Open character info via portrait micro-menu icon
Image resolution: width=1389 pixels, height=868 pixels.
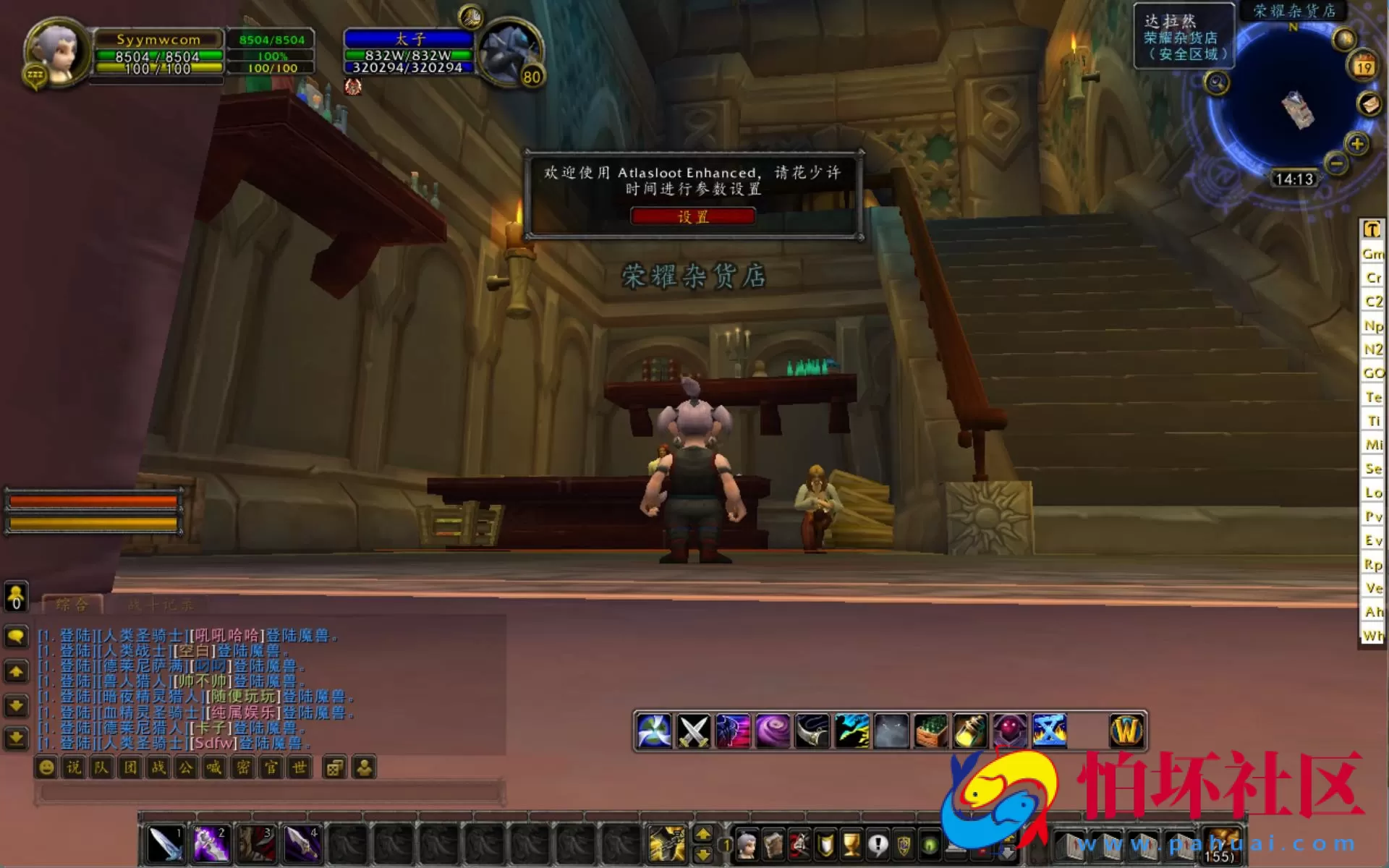(747, 846)
